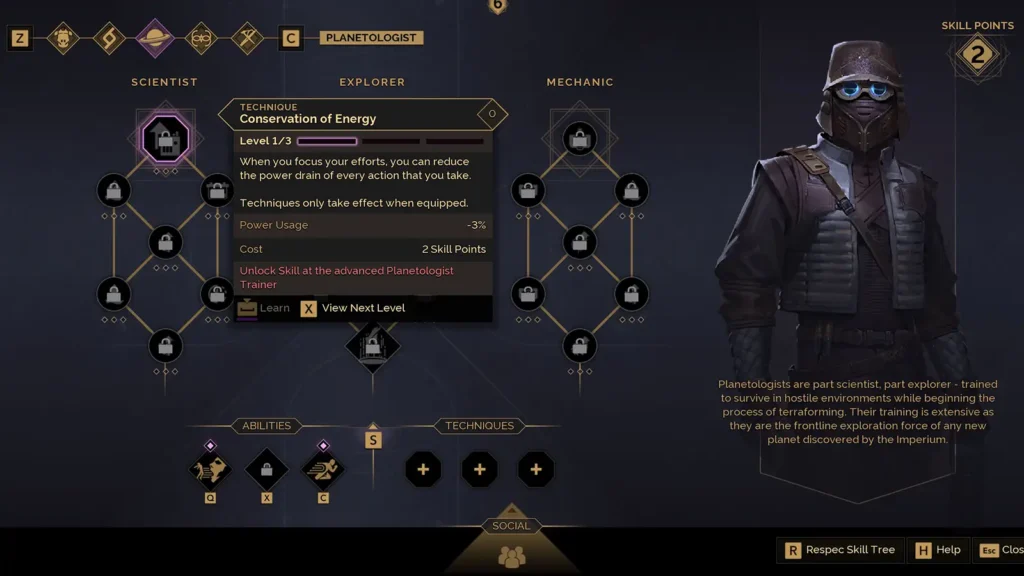Select the highlighted Scientist top skill node

coord(165,139)
